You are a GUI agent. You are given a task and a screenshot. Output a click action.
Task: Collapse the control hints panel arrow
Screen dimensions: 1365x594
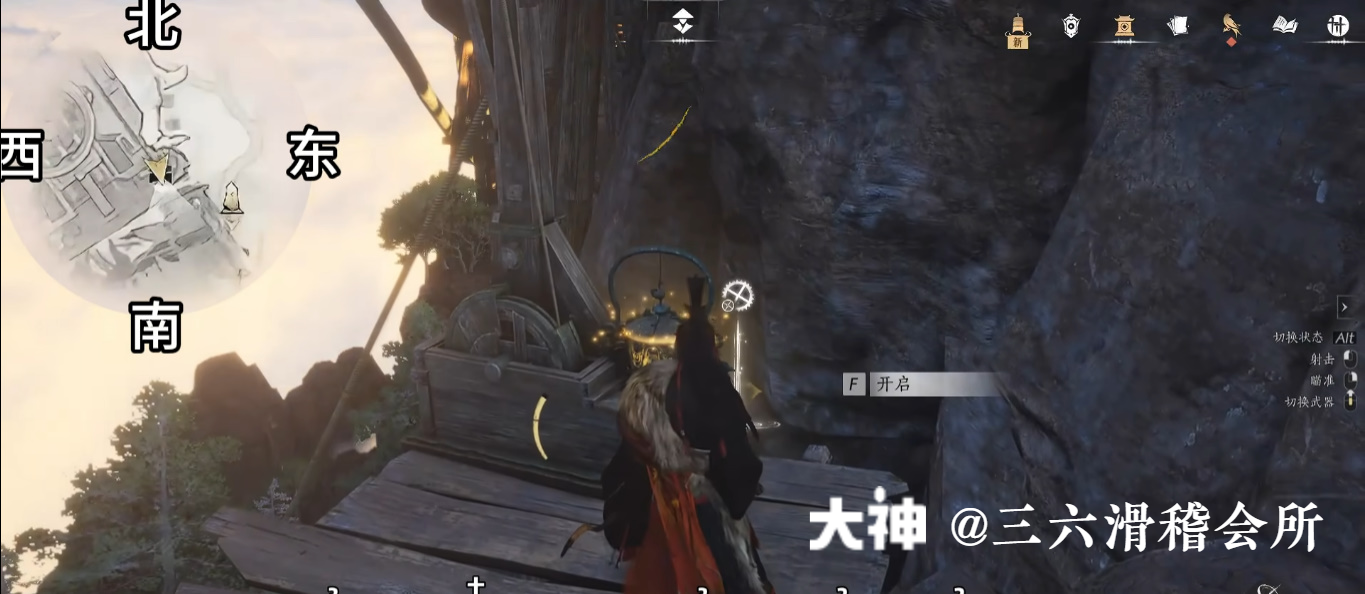pos(1345,307)
